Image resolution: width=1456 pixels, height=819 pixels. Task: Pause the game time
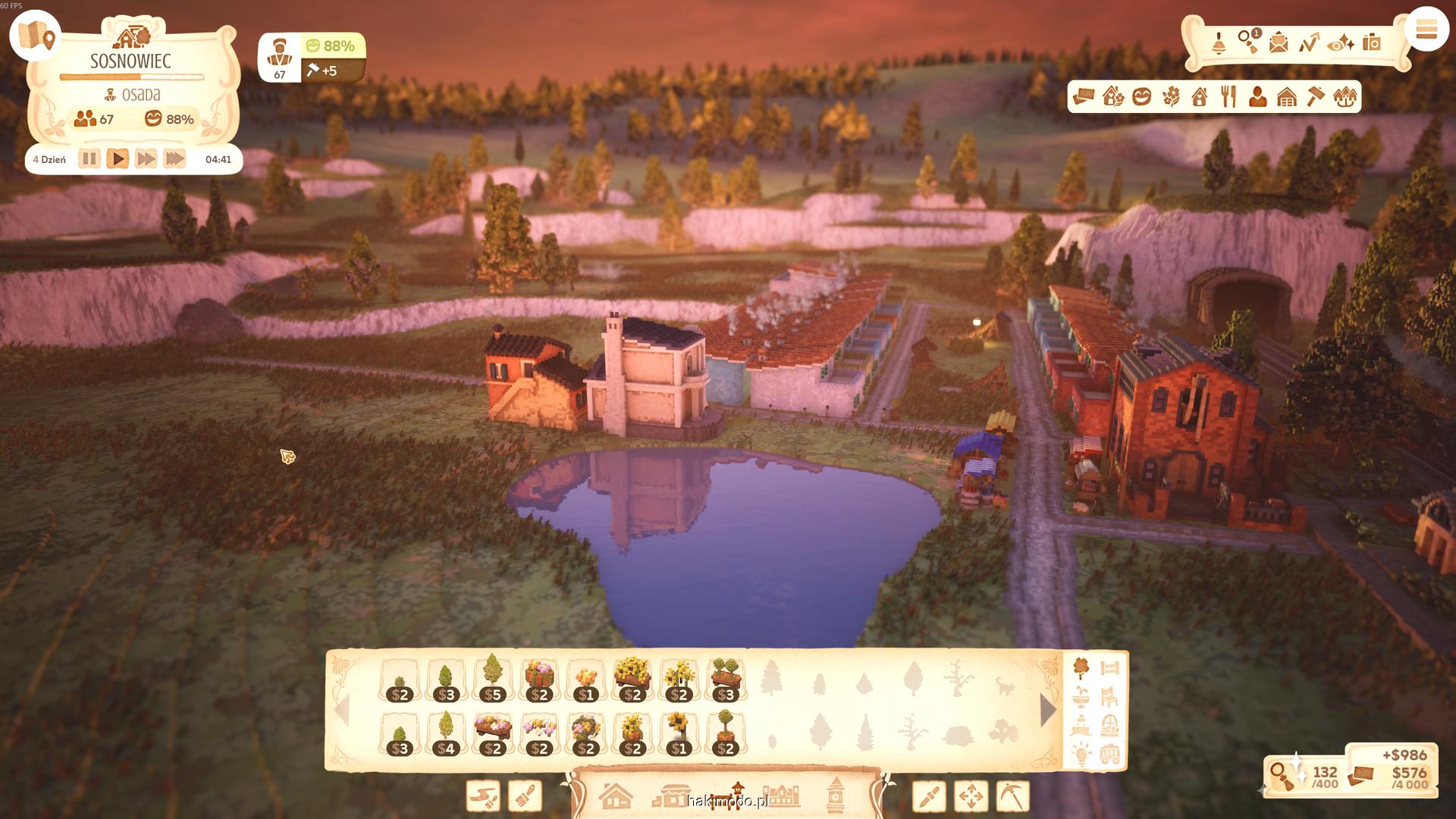click(x=89, y=159)
